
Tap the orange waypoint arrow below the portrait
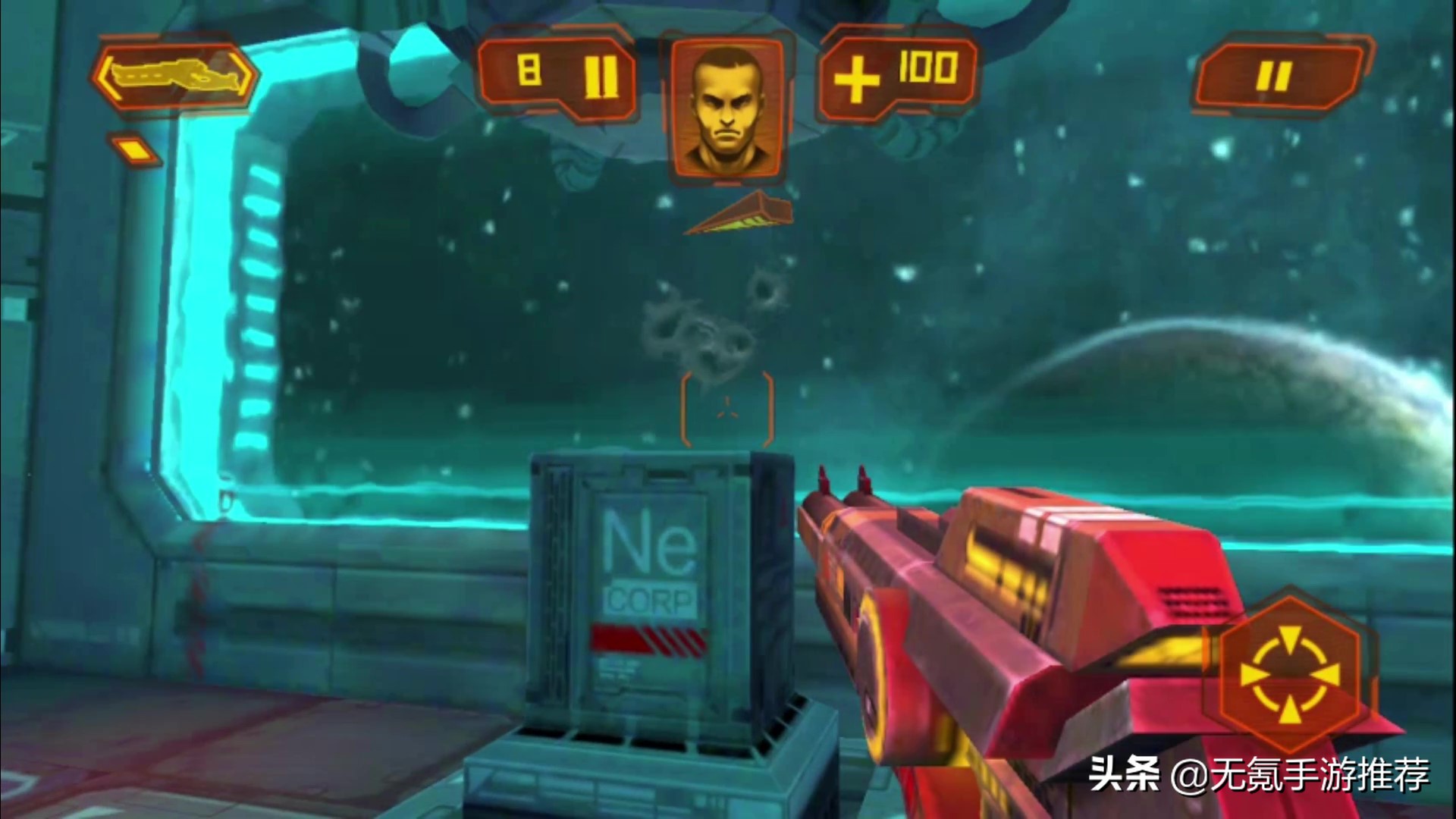(x=739, y=216)
